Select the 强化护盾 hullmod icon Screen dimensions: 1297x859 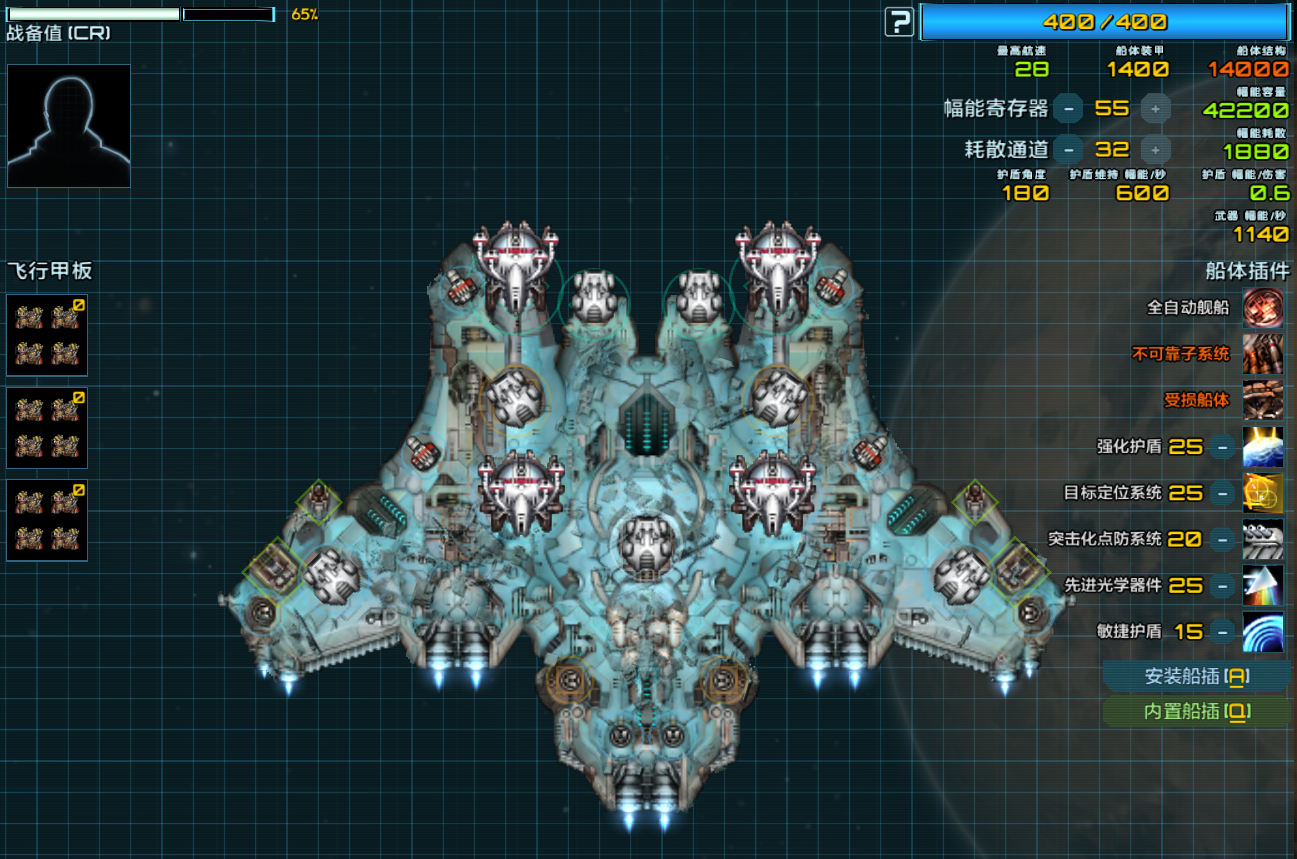click(x=1263, y=447)
